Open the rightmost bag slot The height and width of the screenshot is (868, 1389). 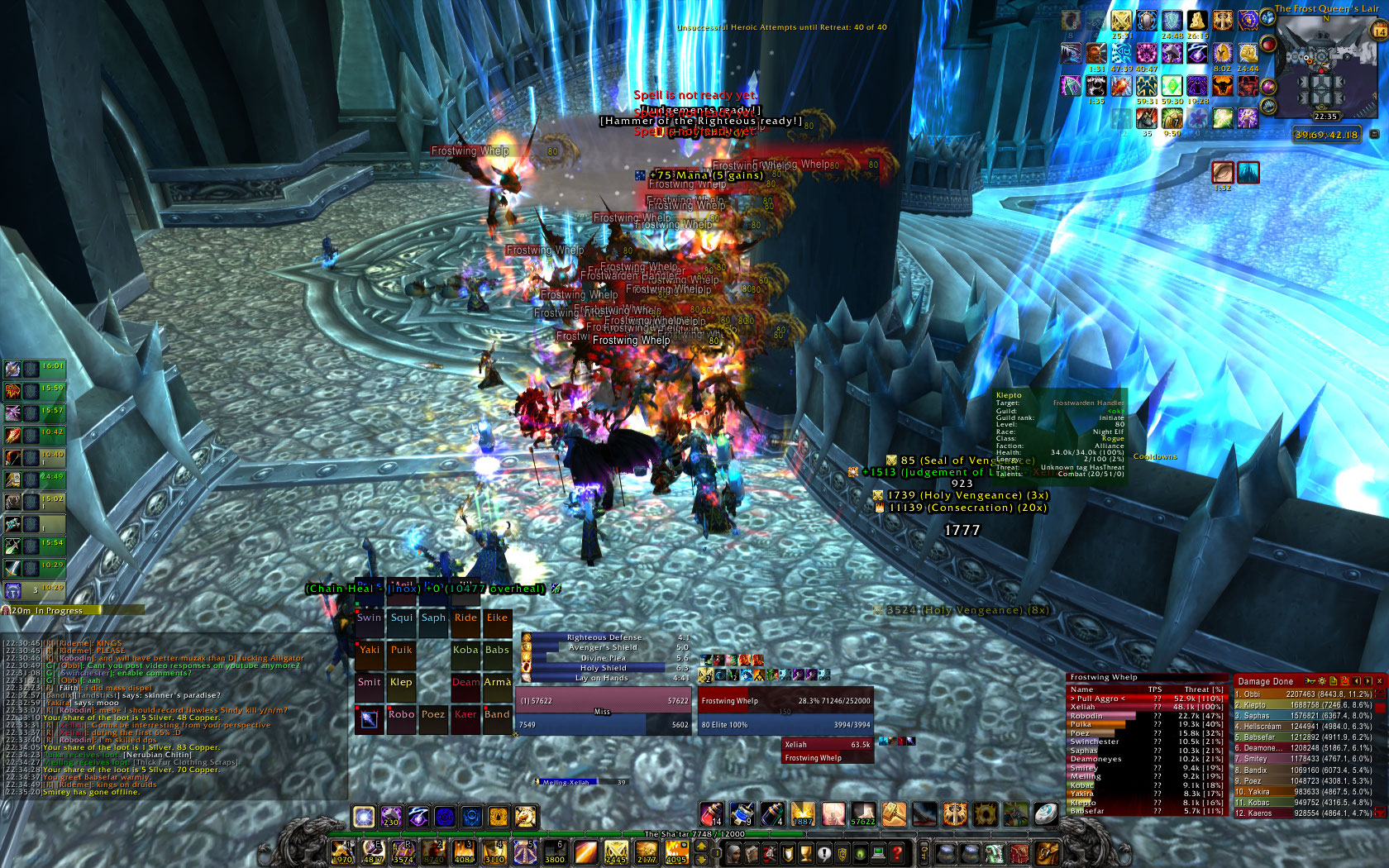[x=1047, y=853]
